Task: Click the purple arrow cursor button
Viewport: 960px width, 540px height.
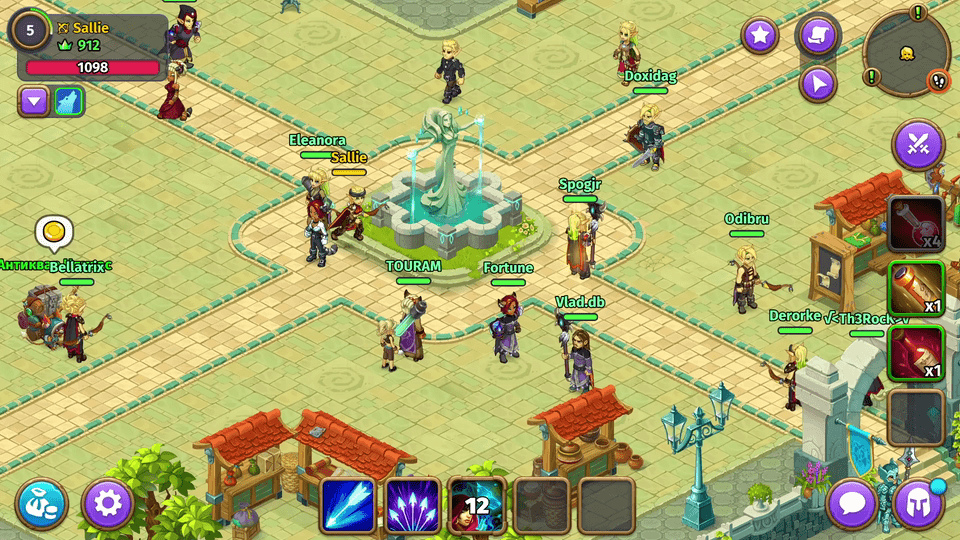Action: pyautogui.click(x=818, y=83)
